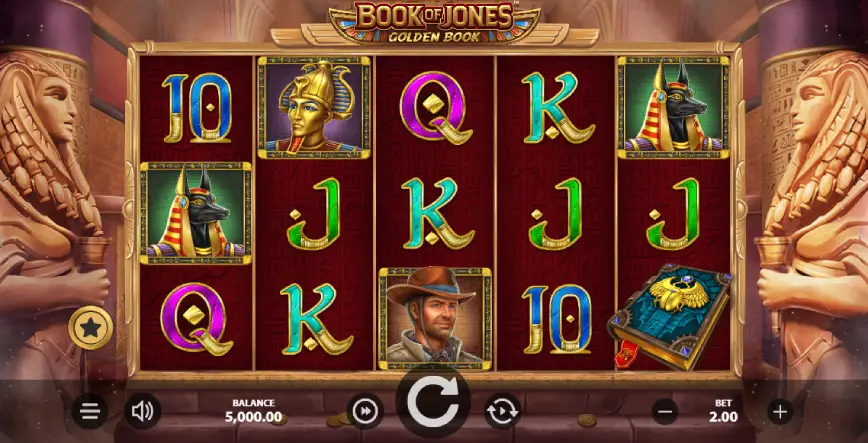Increase the bet with the plus button

[x=780, y=410]
